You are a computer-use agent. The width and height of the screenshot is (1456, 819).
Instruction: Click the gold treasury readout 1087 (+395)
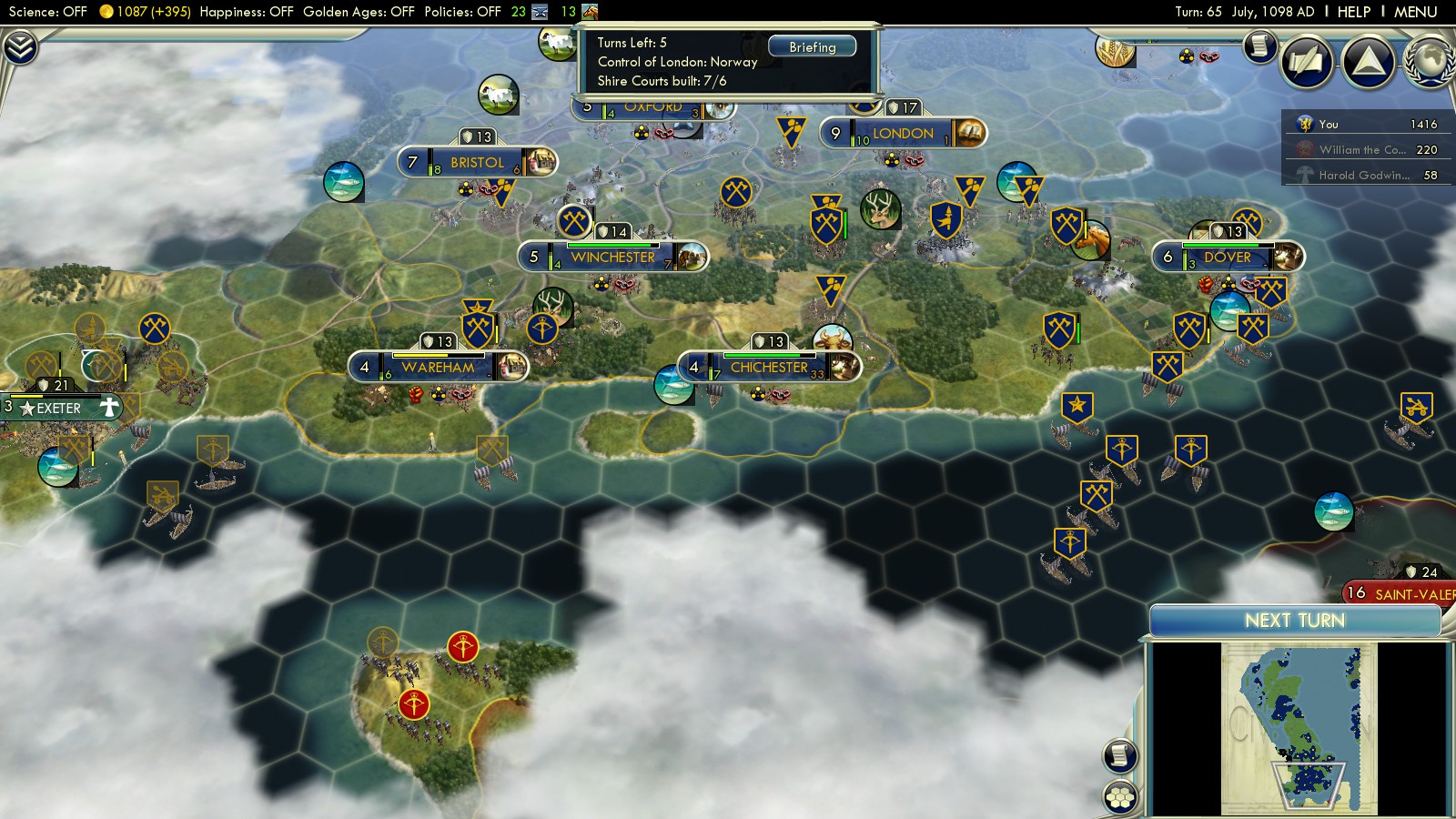[x=146, y=12]
